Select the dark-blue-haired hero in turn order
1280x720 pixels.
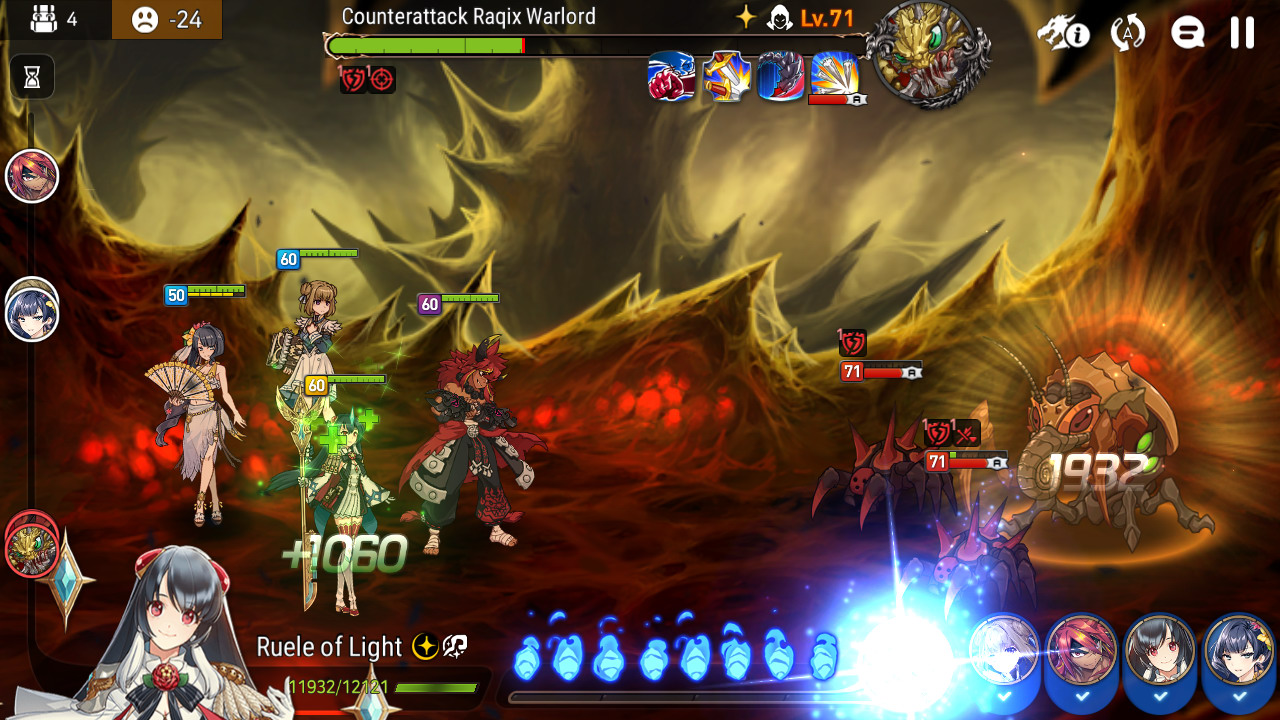click(32, 314)
